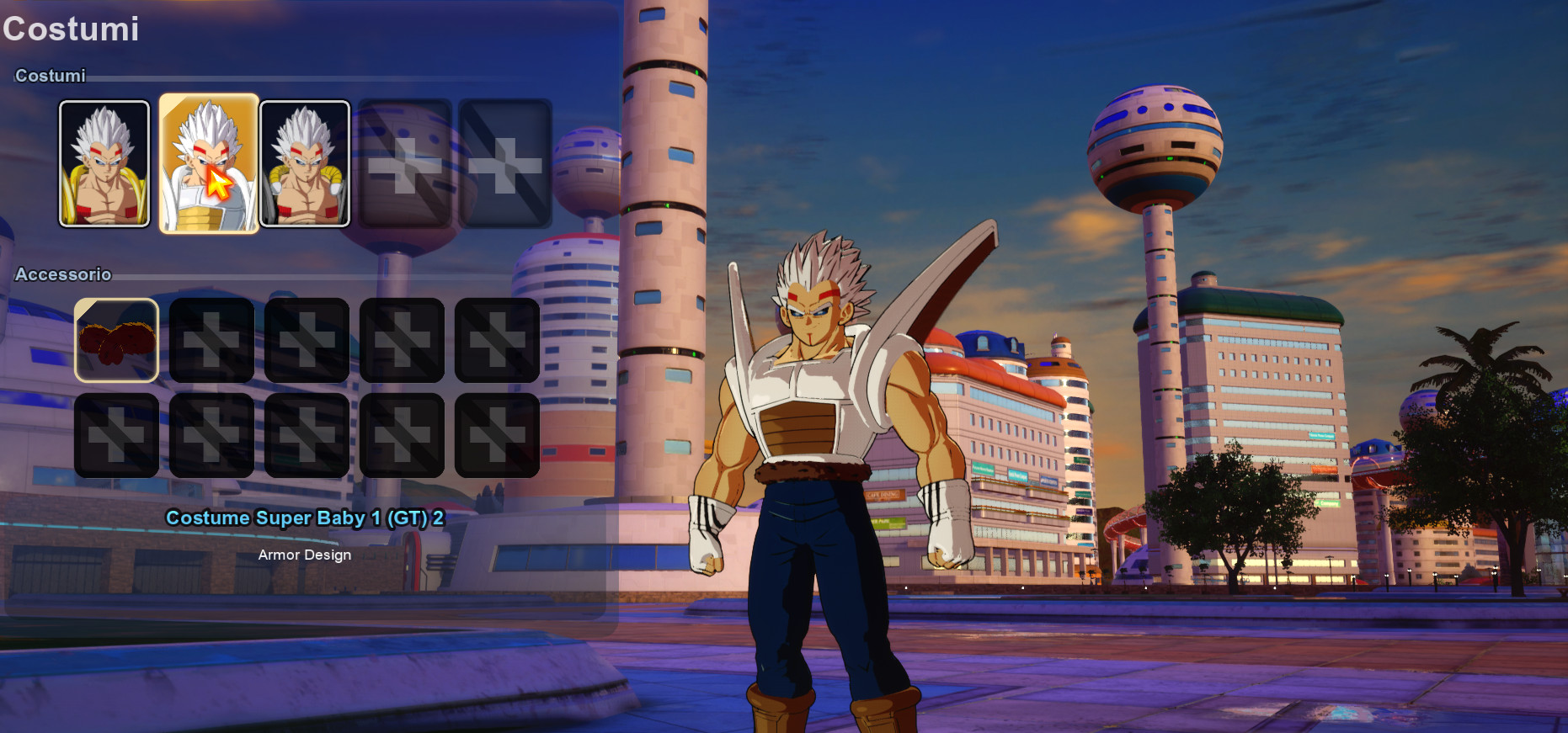Image resolution: width=1568 pixels, height=733 pixels.
Task: Click the Accessorio section header
Action: point(62,275)
